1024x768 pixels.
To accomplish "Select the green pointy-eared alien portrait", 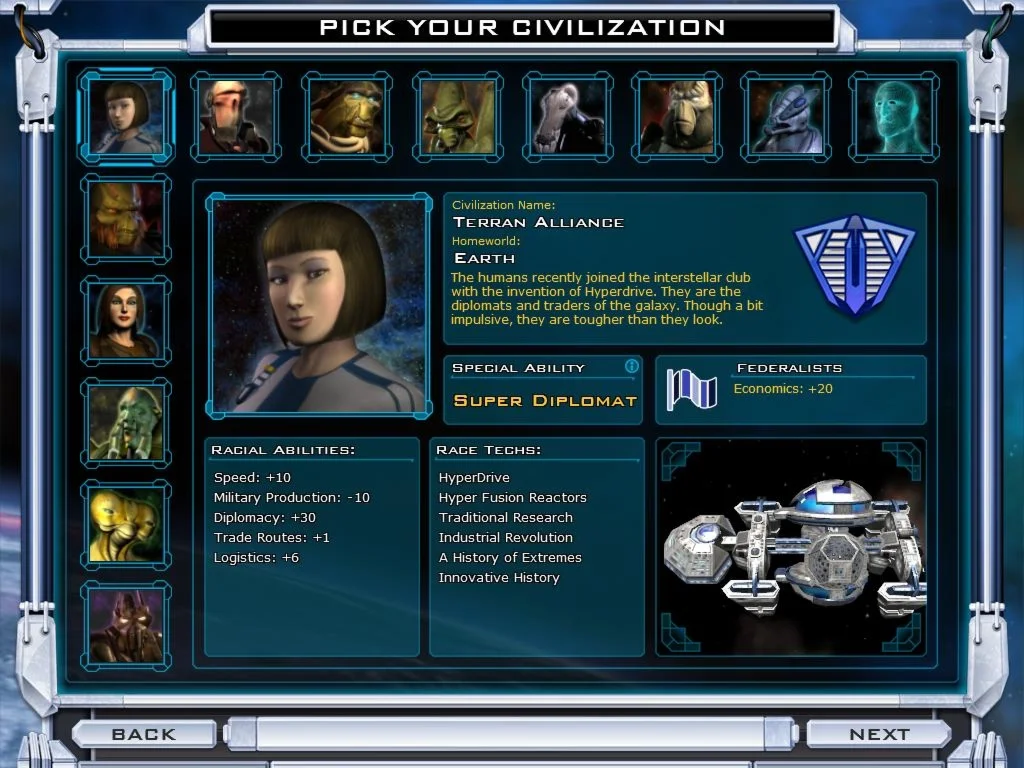I will pyautogui.click(x=457, y=117).
